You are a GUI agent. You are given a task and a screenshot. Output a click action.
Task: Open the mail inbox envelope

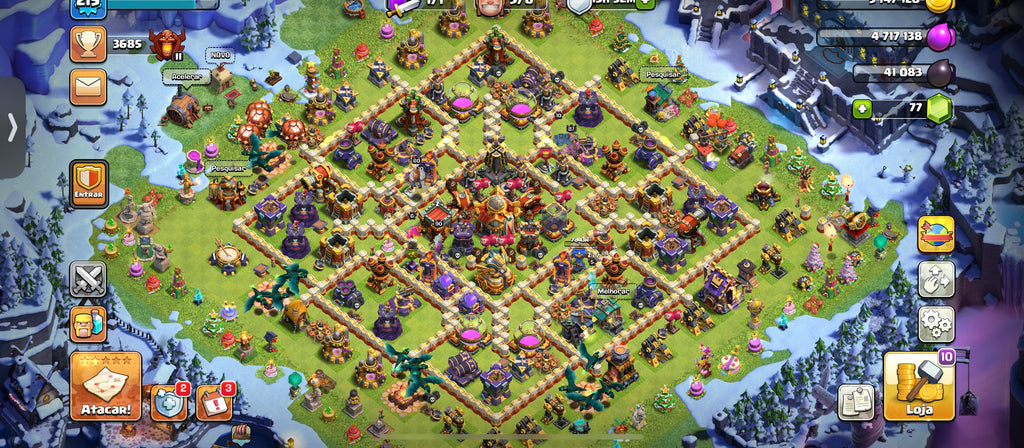[88, 86]
